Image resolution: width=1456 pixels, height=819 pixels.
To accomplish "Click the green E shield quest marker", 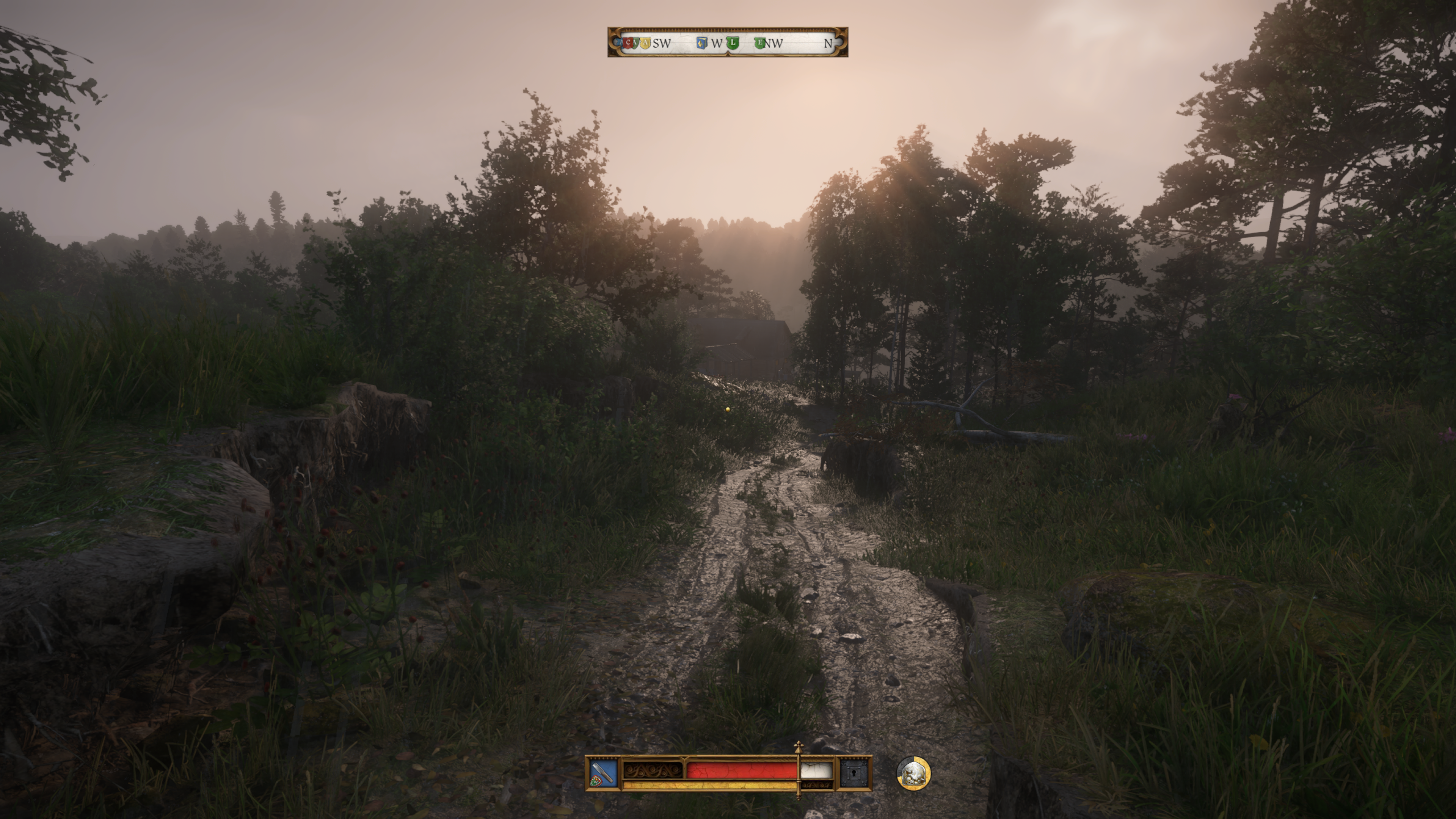I will (759, 42).
